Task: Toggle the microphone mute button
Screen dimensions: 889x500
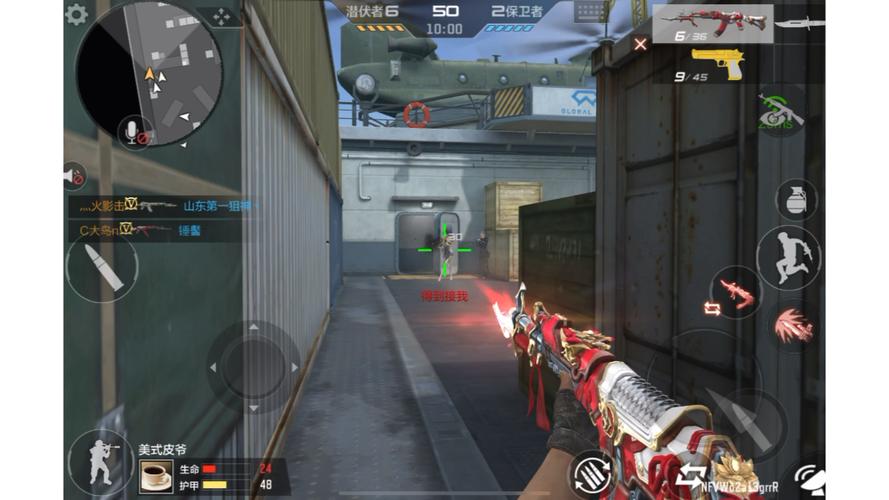Action: coord(133,131)
